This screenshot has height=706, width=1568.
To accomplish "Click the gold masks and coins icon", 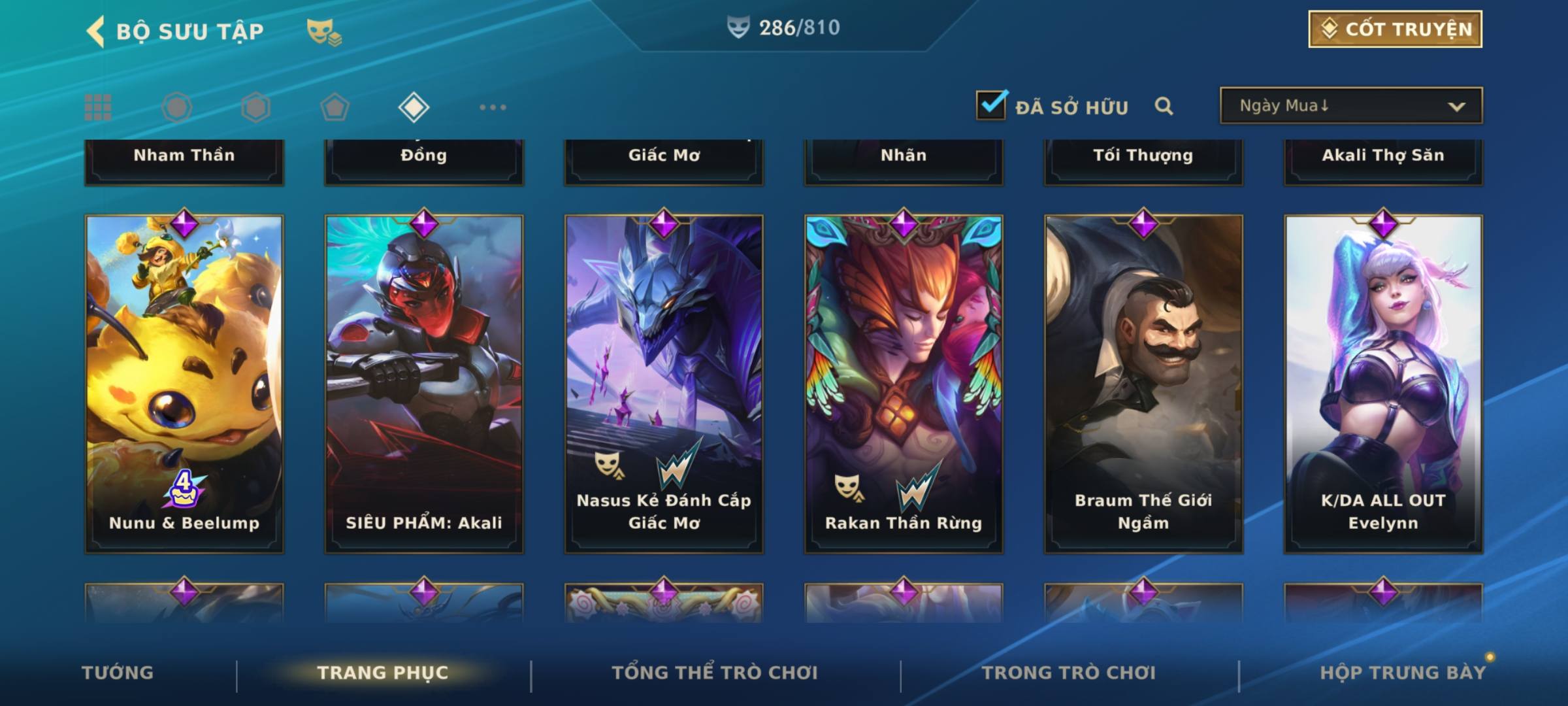I will coord(324,32).
